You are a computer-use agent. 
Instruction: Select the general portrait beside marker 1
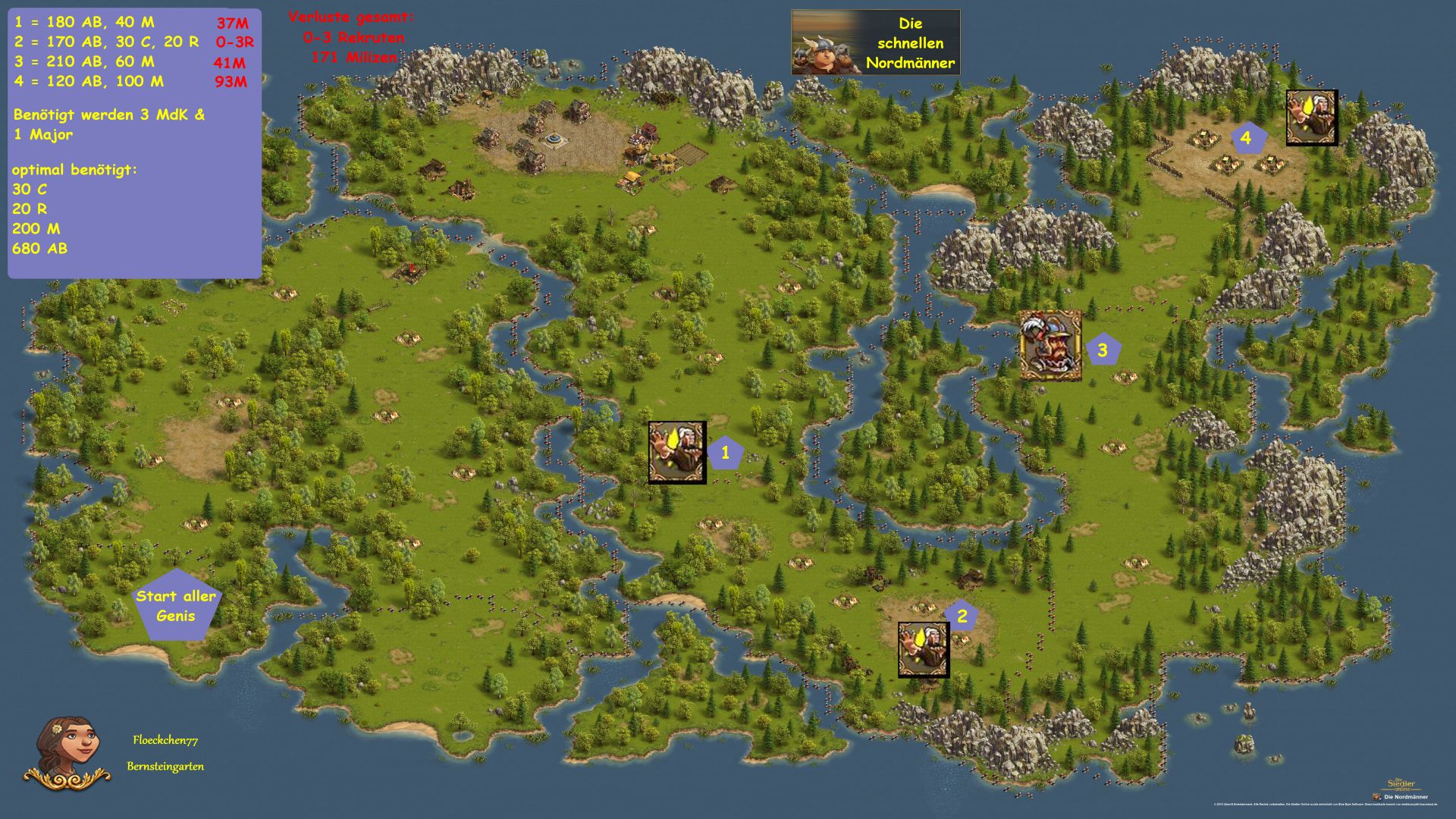point(677,453)
